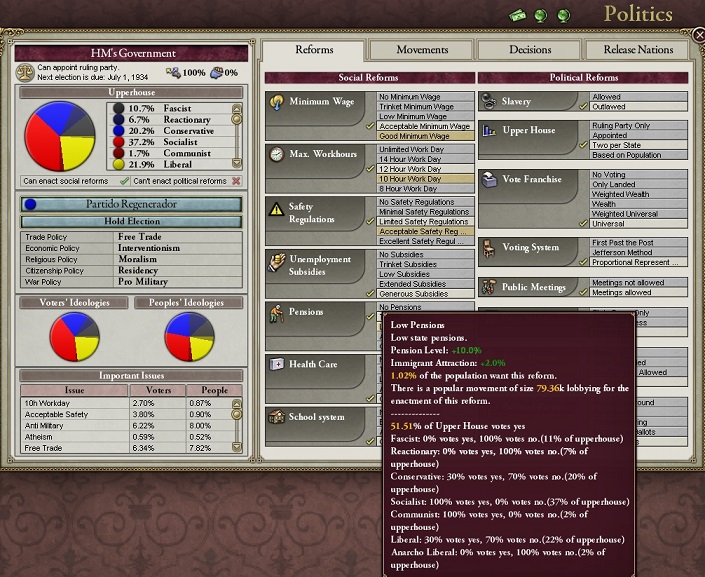
Task: Pick Excellent Safety Regulations reform
Action: (x=423, y=241)
